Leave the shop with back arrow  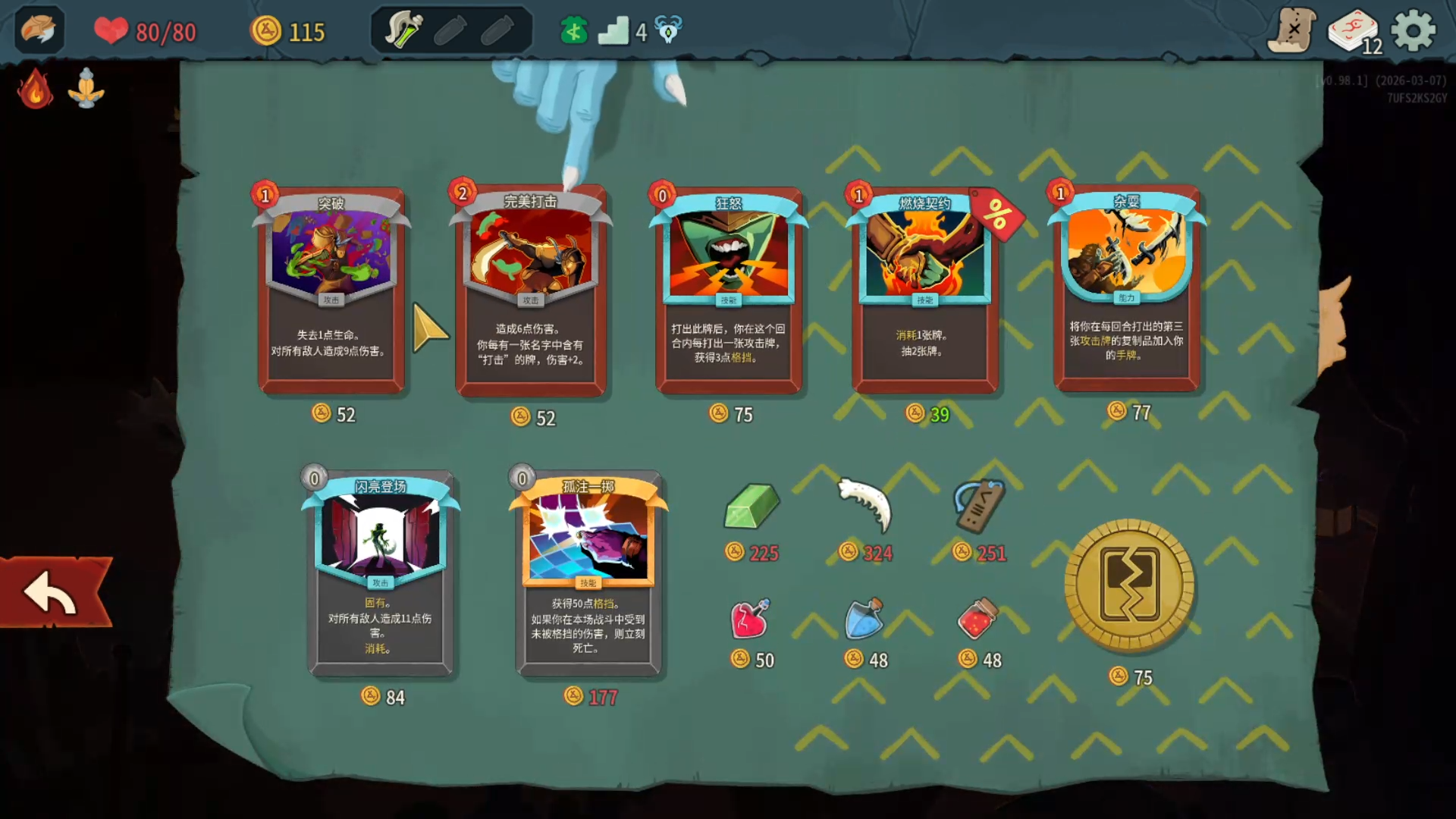tap(52, 593)
